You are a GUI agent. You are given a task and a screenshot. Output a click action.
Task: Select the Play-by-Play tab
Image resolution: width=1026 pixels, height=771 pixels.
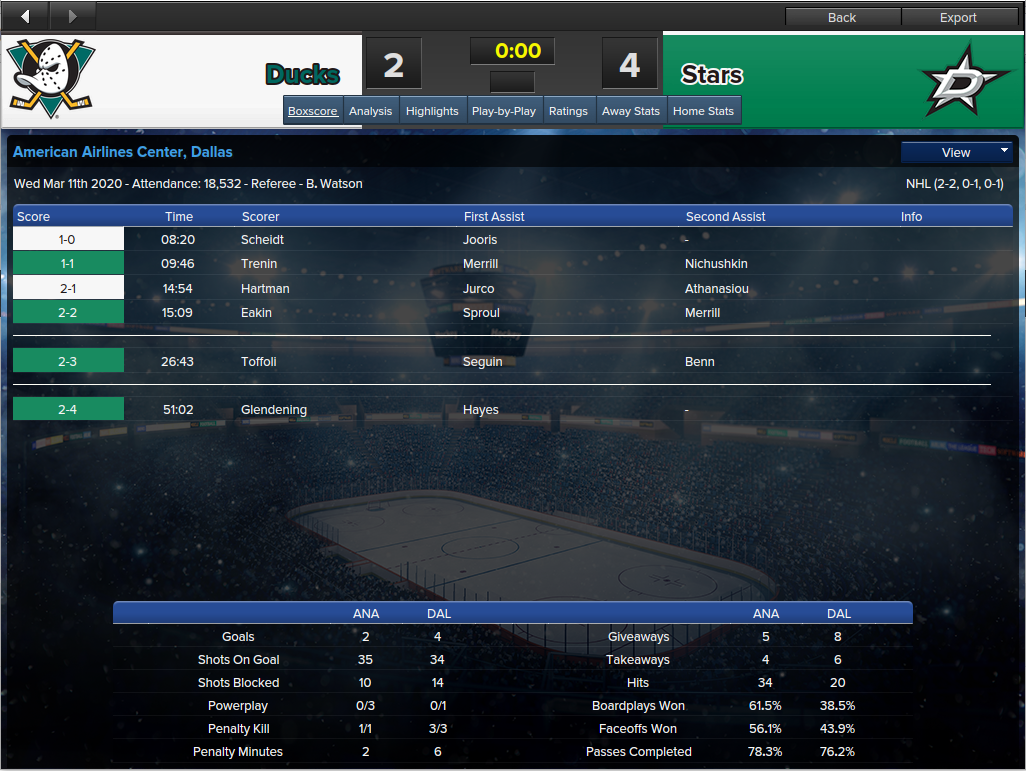(504, 111)
